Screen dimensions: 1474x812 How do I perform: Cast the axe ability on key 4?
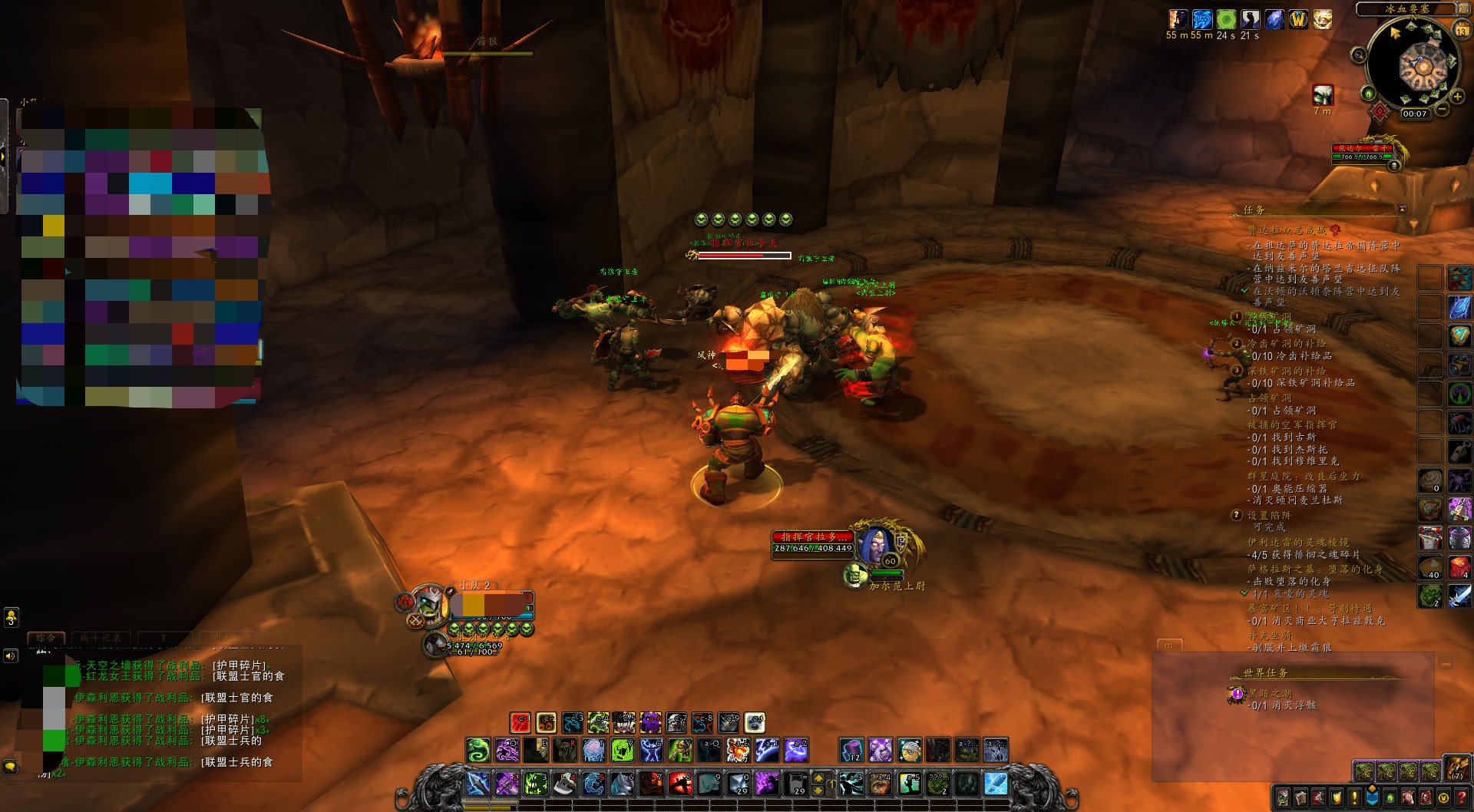pyautogui.click(x=563, y=784)
